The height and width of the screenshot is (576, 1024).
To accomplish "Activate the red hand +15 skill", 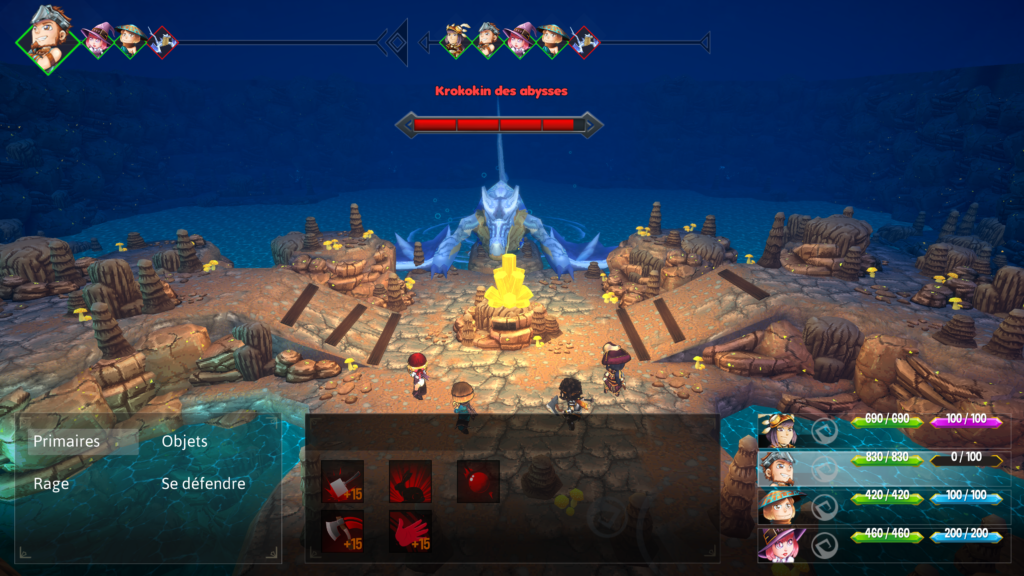I will pyautogui.click(x=410, y=531).
